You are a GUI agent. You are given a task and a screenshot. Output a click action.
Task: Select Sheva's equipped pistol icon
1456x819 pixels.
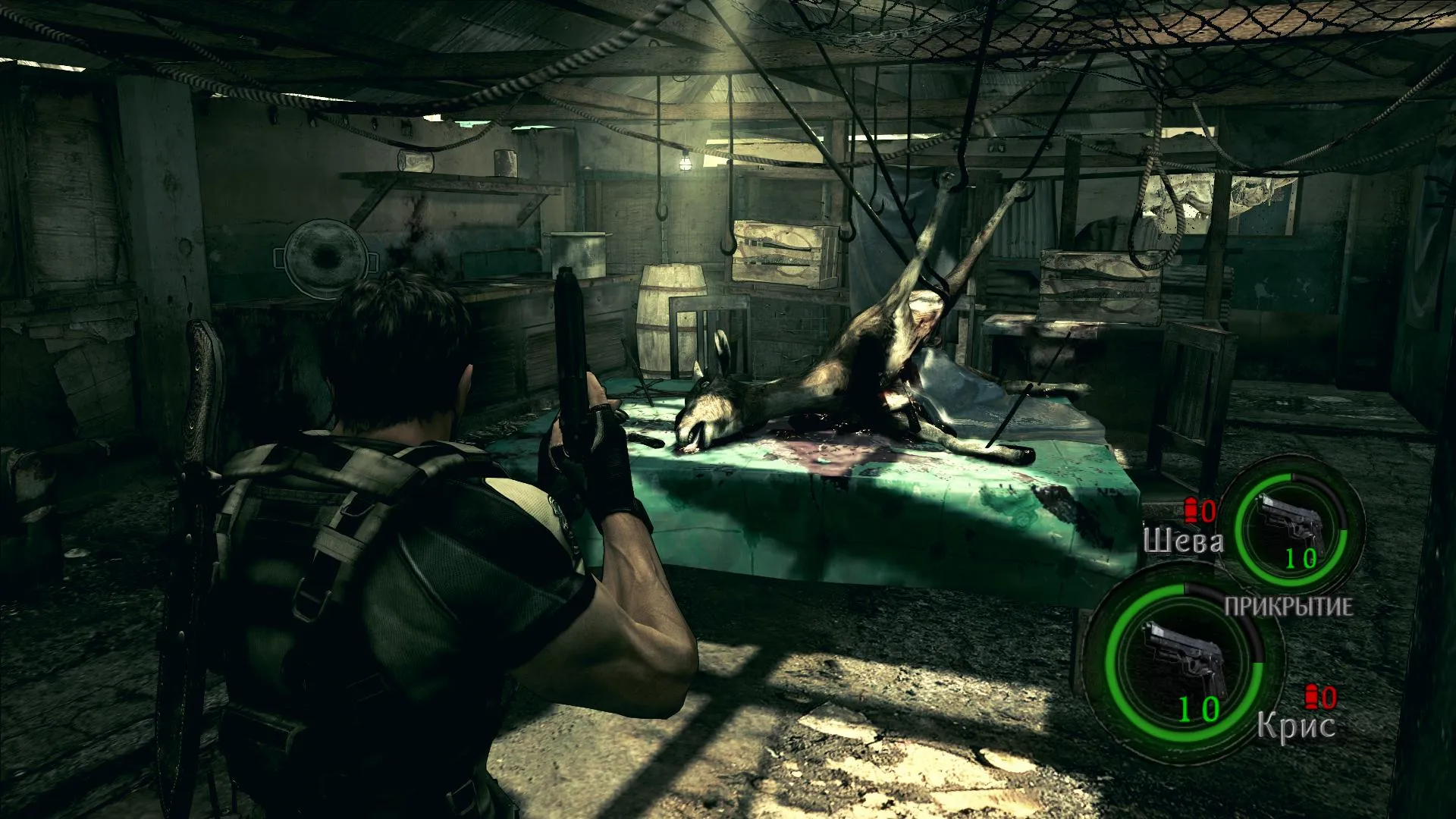pyautogui.click(x=1290, y=523)
